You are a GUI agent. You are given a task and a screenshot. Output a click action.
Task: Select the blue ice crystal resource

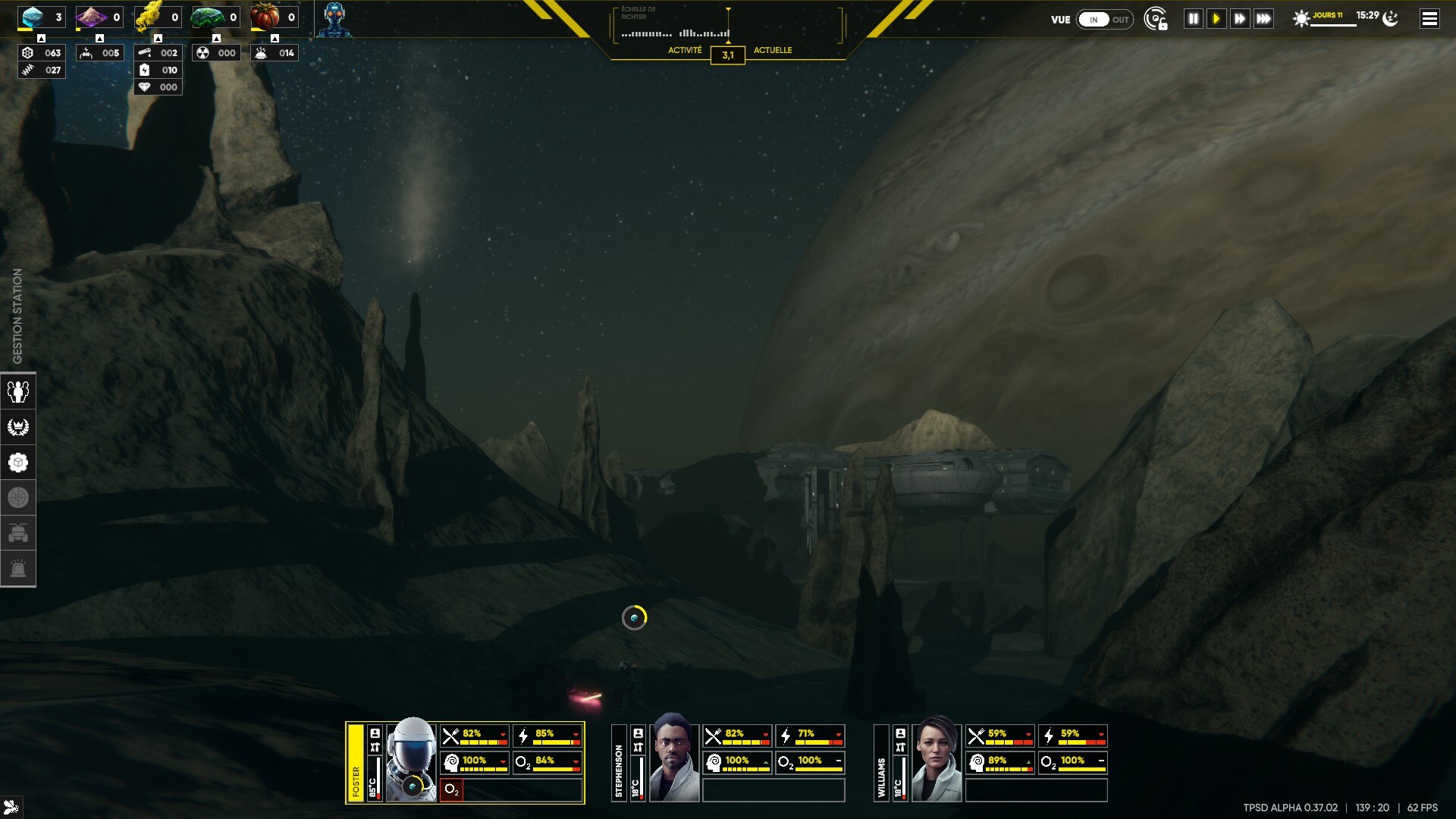32,17
